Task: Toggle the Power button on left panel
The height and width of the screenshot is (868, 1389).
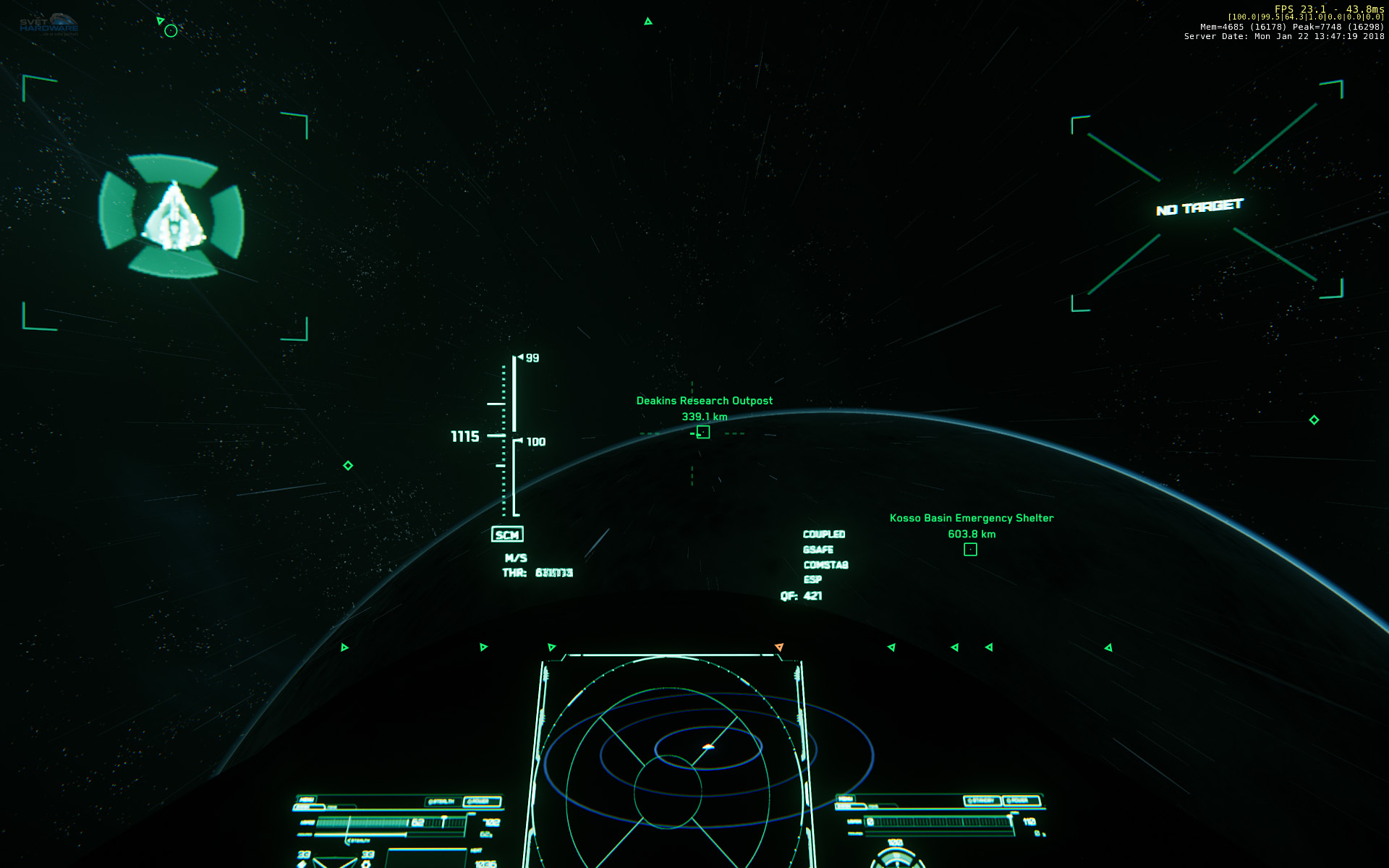Action: 482,801
